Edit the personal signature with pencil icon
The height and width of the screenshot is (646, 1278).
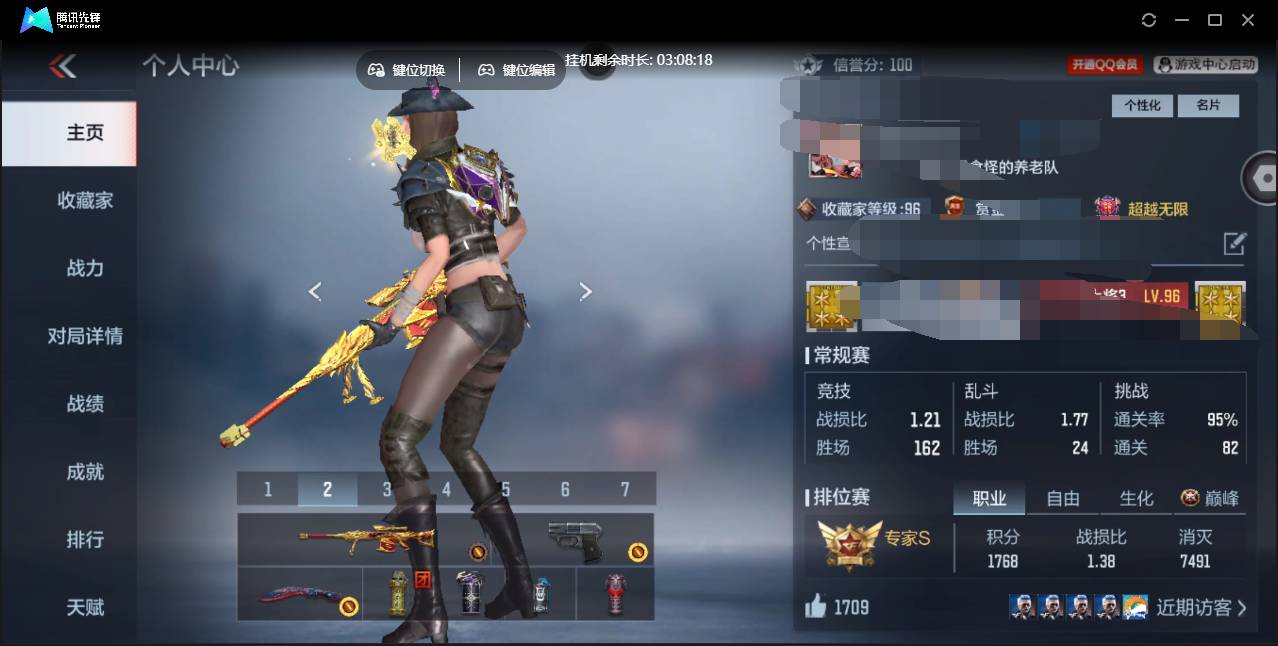click(1235, 243)
